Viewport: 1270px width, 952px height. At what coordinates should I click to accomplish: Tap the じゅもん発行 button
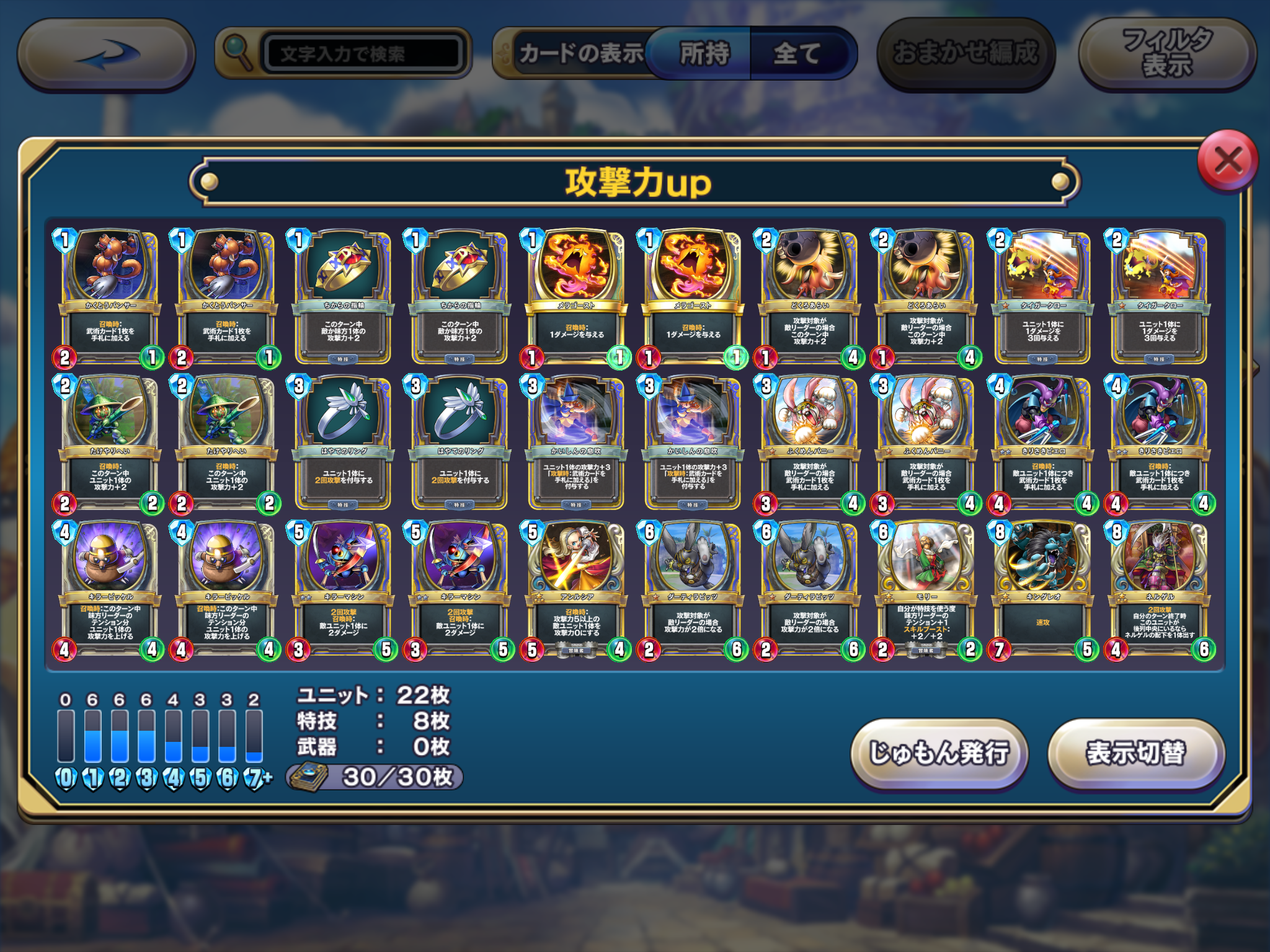point(939,753)
